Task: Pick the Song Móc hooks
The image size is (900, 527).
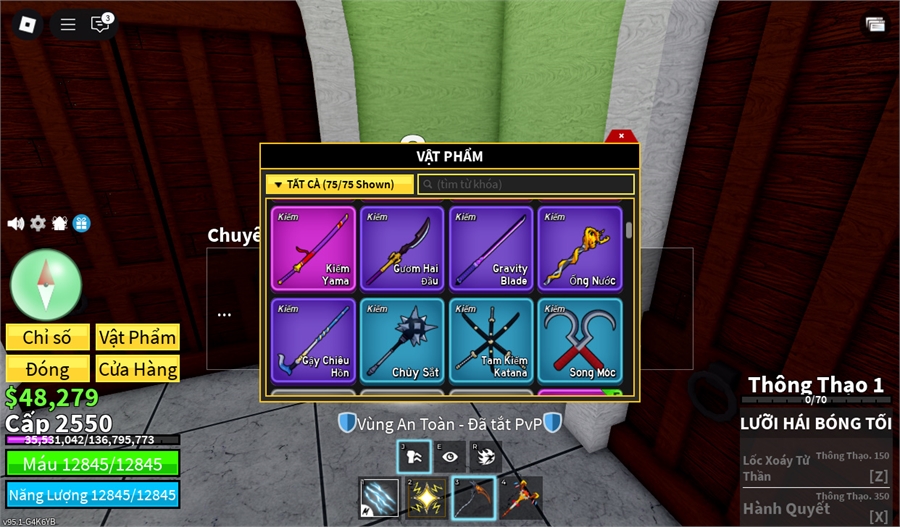Action: coord(580,340)
